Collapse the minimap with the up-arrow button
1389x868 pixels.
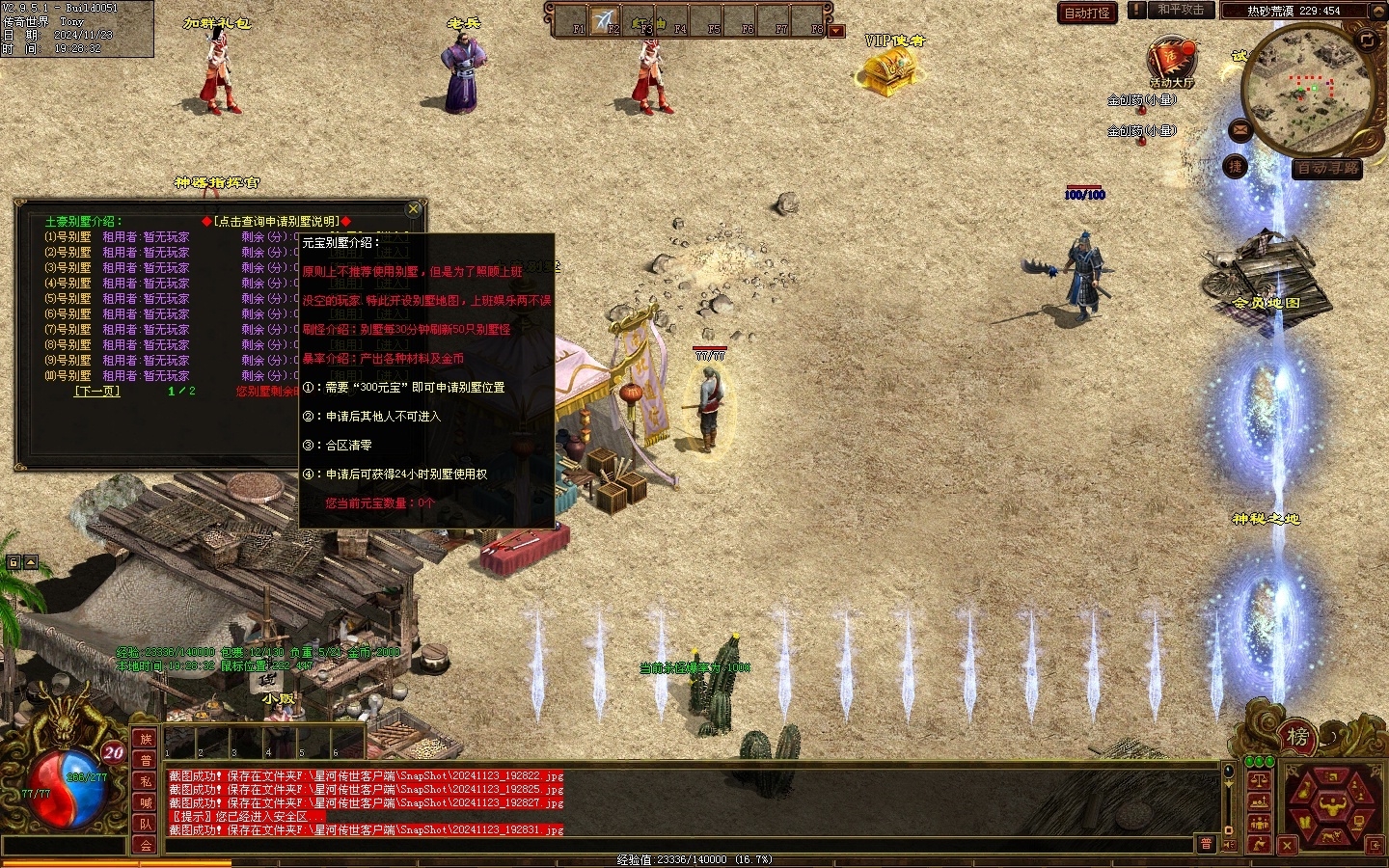point(1380,11)
